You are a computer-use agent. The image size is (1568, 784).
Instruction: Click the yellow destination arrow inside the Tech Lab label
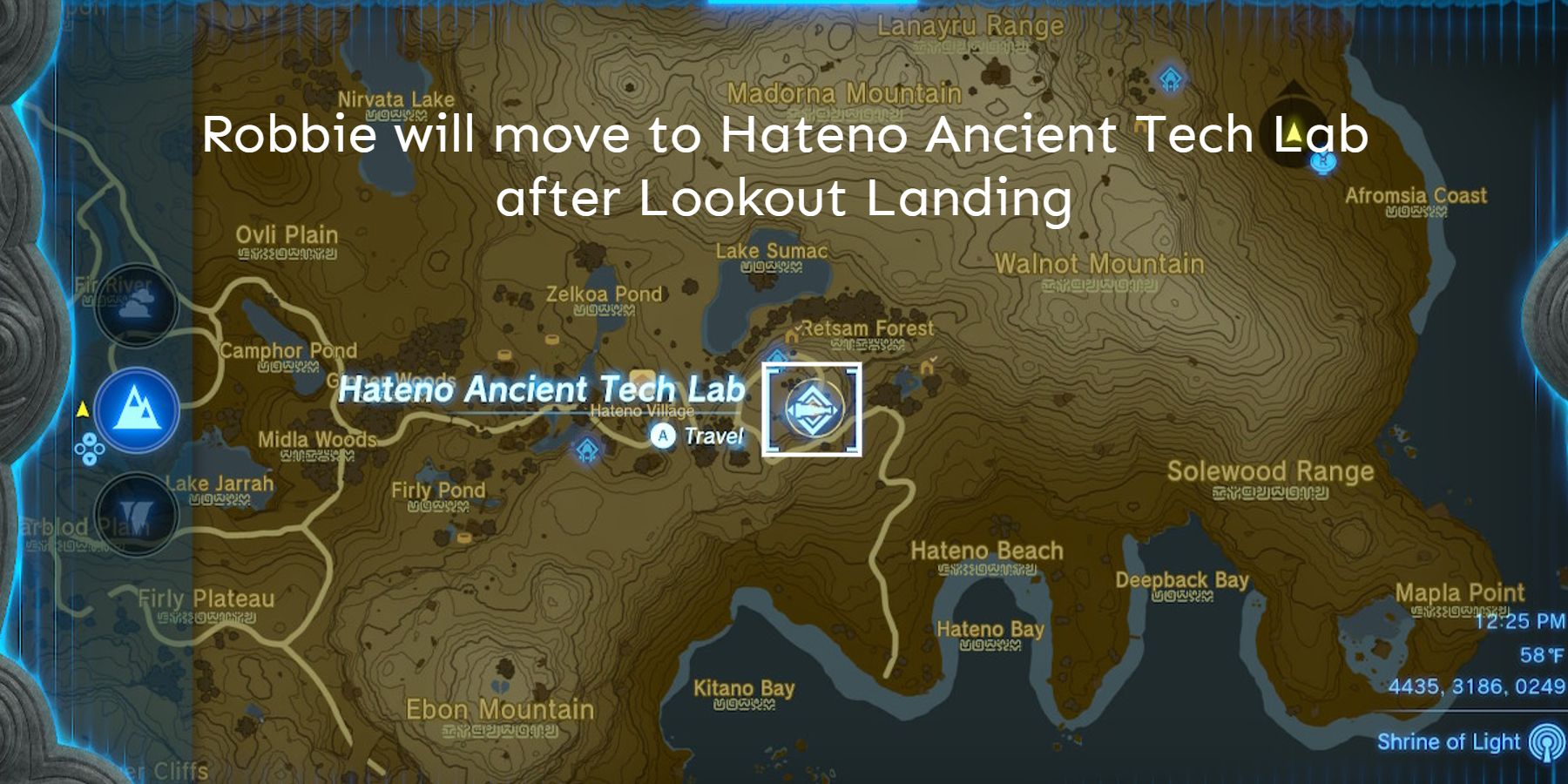pyautogui.click(x=1294, y=131)
